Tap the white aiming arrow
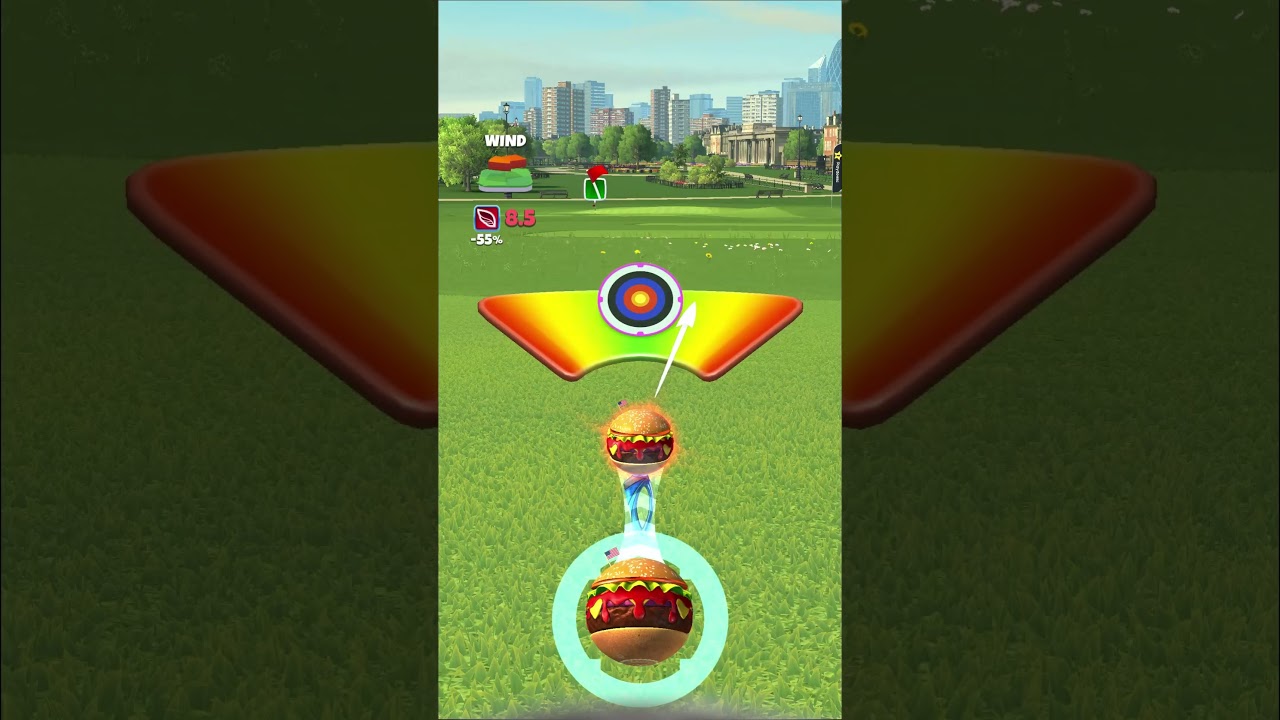The width and height of the screenshot is (1280, 720). point(670,350)
